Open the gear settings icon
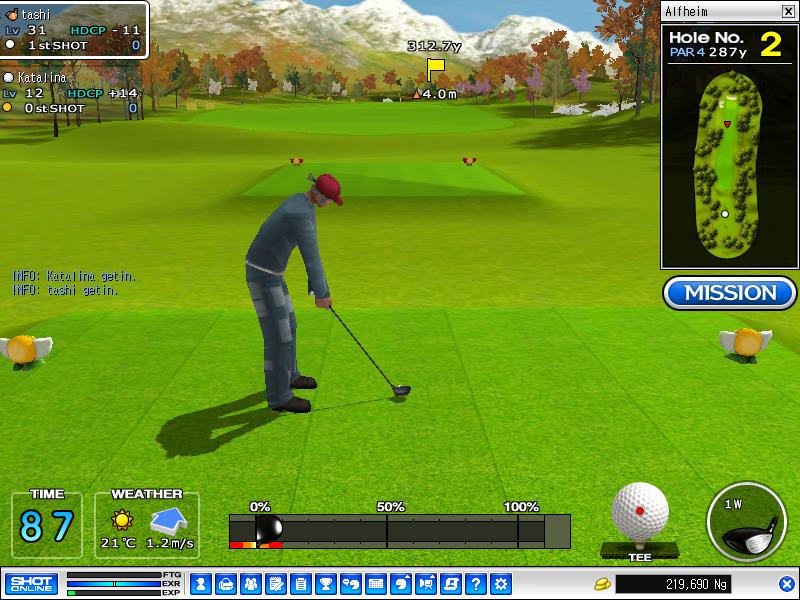 point(501,583)
